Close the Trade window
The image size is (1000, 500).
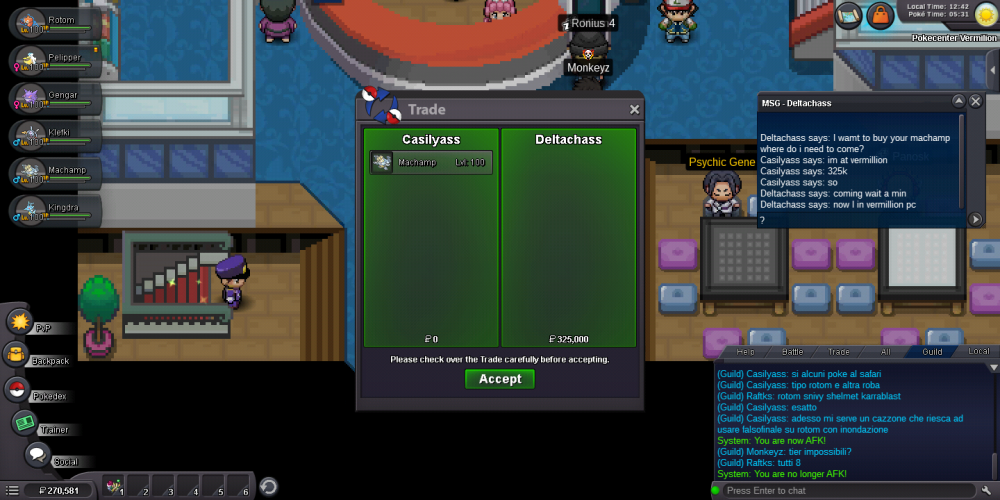click(x=634, y=110)
